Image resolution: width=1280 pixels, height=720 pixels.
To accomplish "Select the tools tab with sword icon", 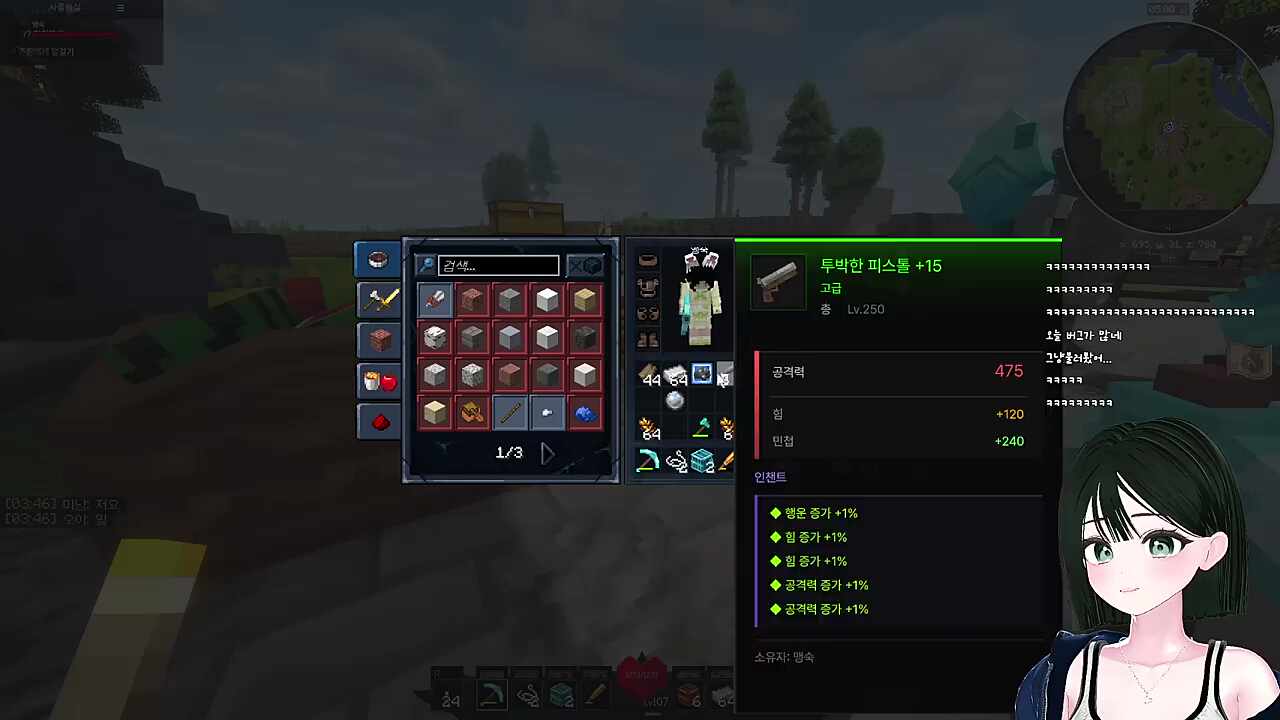I will coord(378,298).
